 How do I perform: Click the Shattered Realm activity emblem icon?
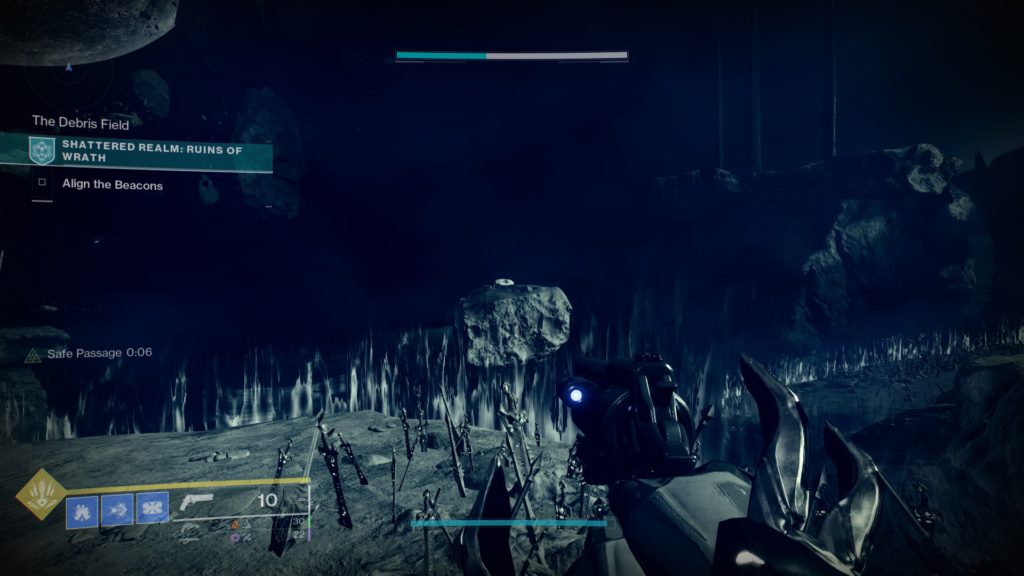[x=41, y=151]
